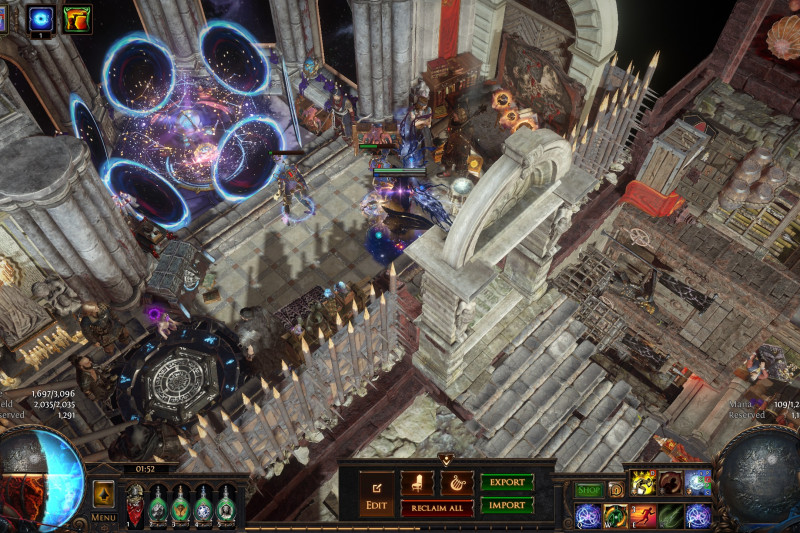Collapse the hideout panel with the arrow

(446, 459)
